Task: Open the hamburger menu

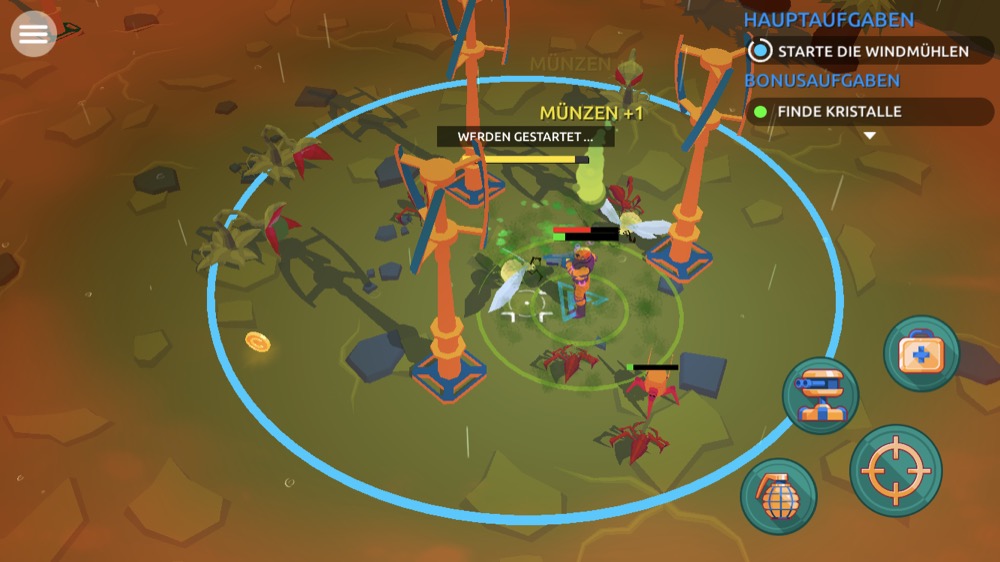Action: pos(33,34)
